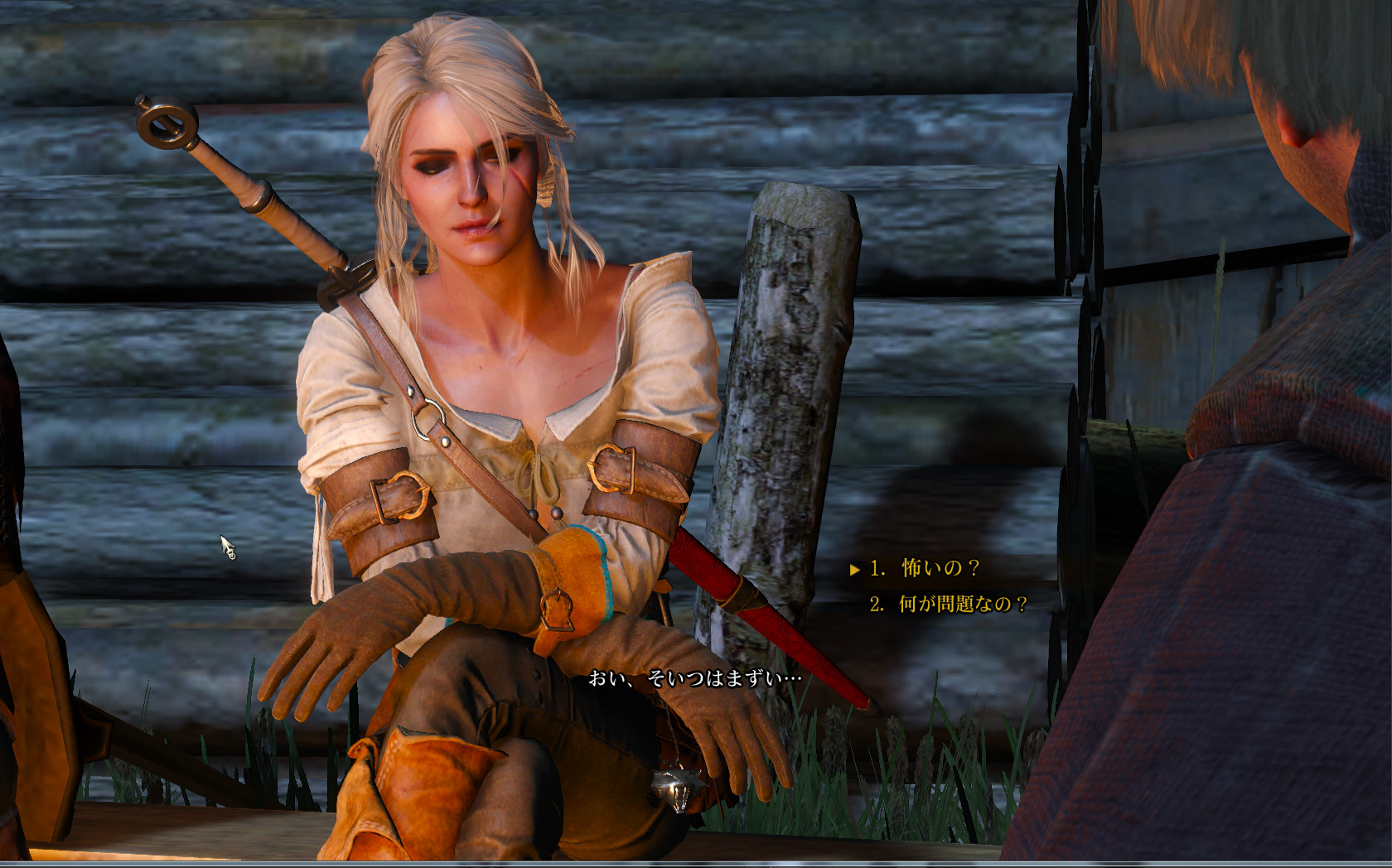Screen dimensions: 1392x868
Task: Select dialogue option "何が問題なの？"
Action: 962,604
